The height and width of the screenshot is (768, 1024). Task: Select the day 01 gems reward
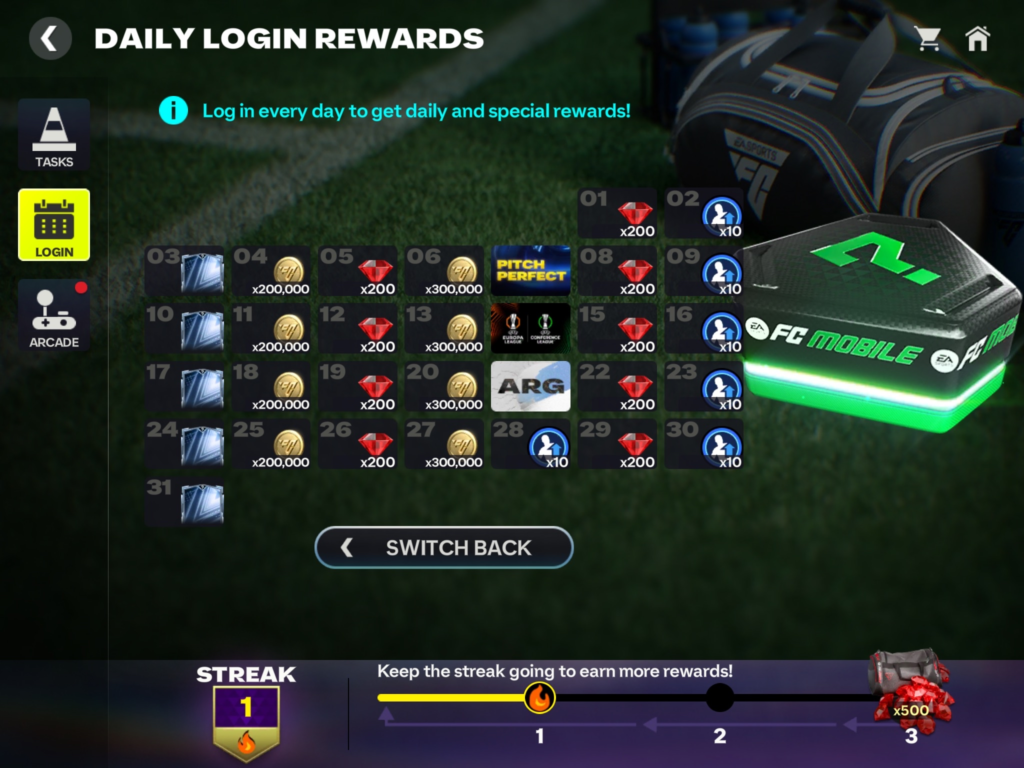point(617,213)
